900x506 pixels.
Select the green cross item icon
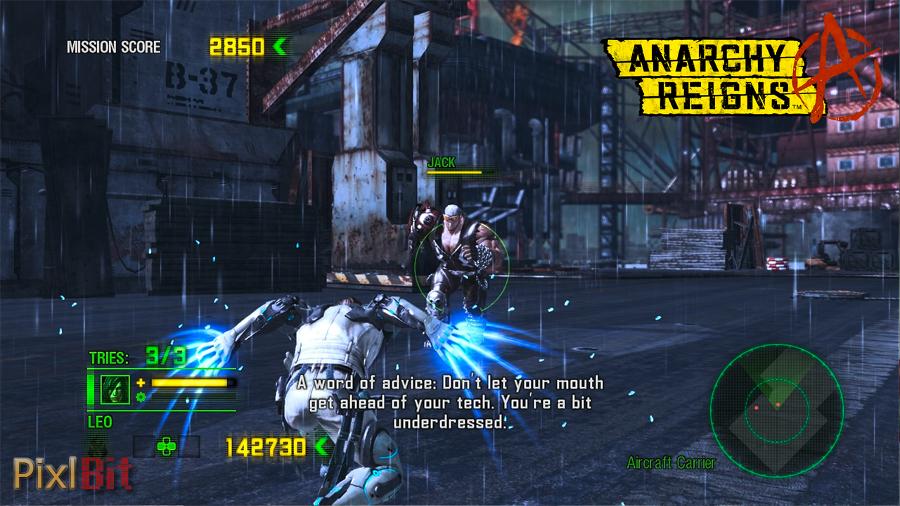166,446
